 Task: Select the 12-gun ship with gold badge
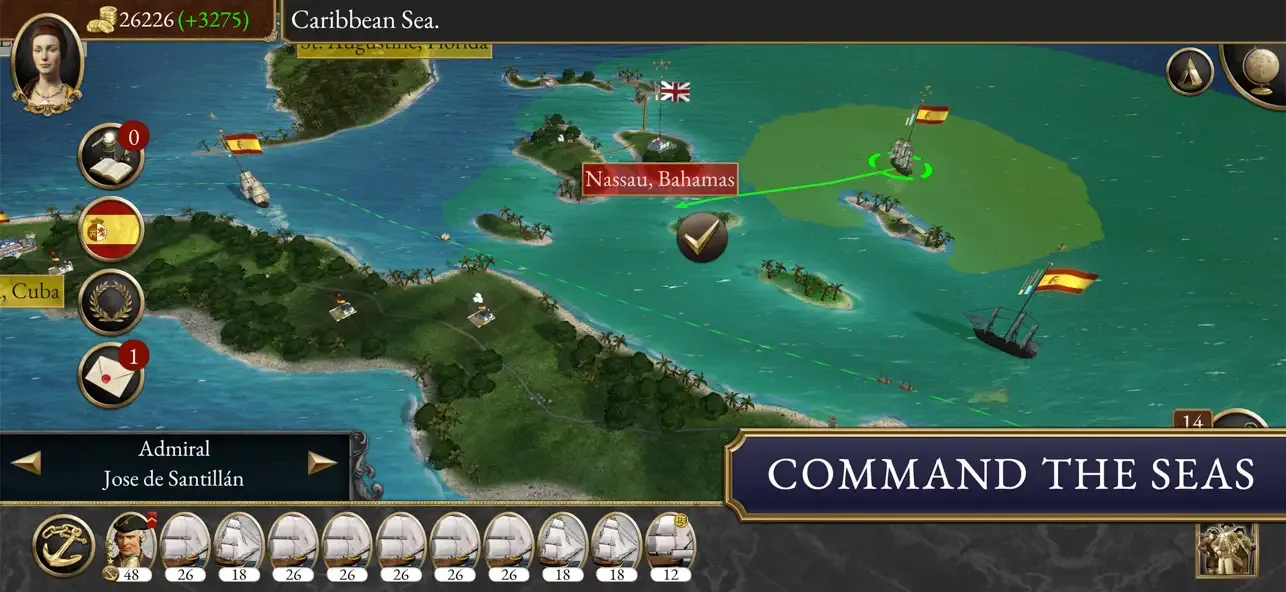point(670,545)
